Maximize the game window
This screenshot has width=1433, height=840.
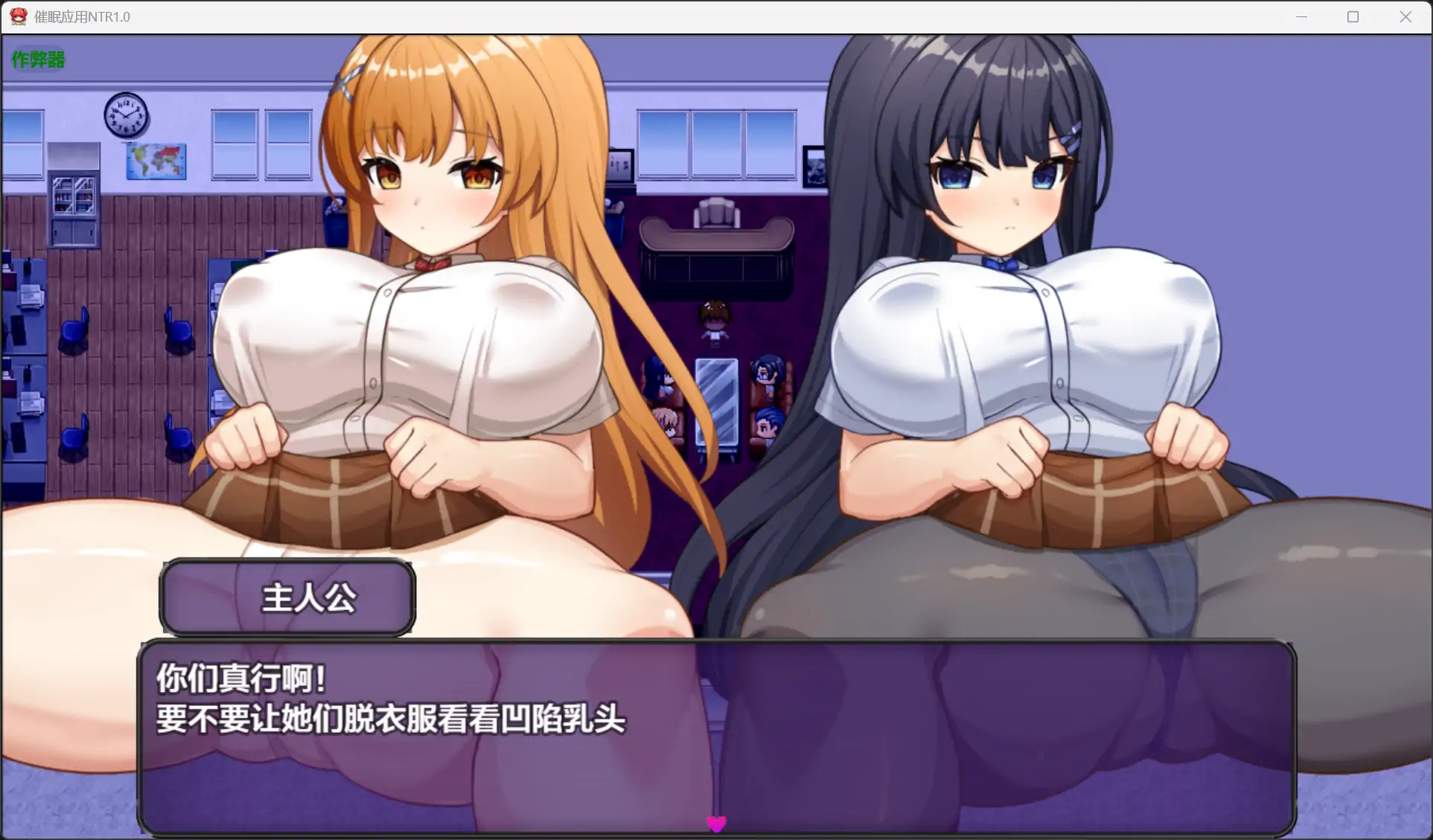pos(1353,16)
